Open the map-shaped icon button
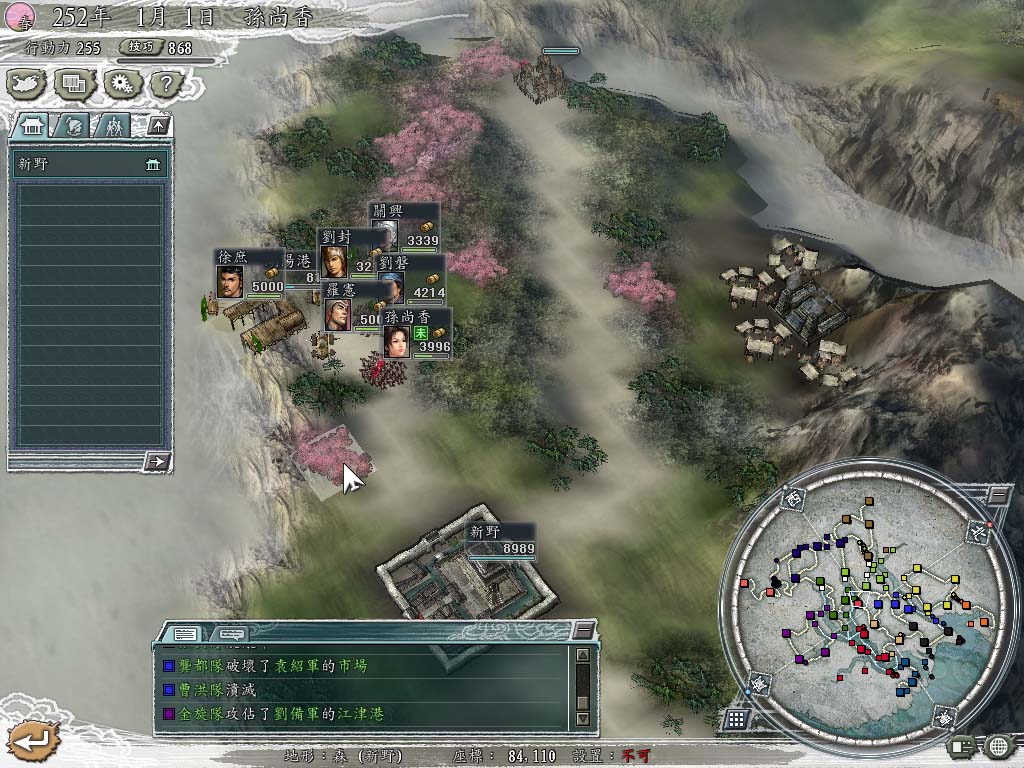 (x=26, y=84)
